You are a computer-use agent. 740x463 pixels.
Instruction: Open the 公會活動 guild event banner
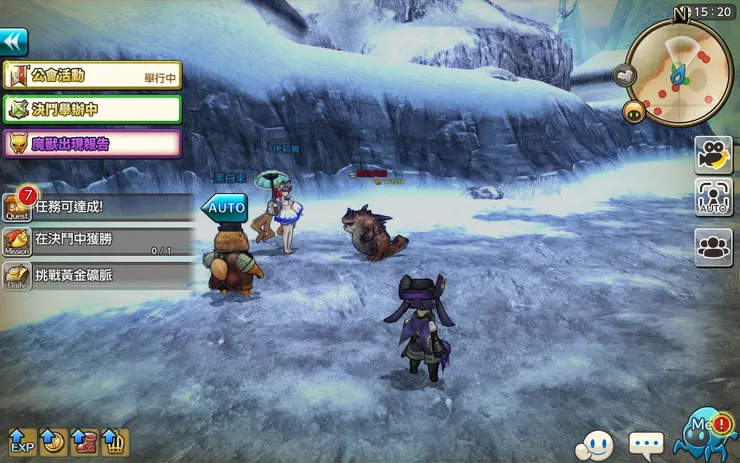pyautogui.click(x=92, y=75)
